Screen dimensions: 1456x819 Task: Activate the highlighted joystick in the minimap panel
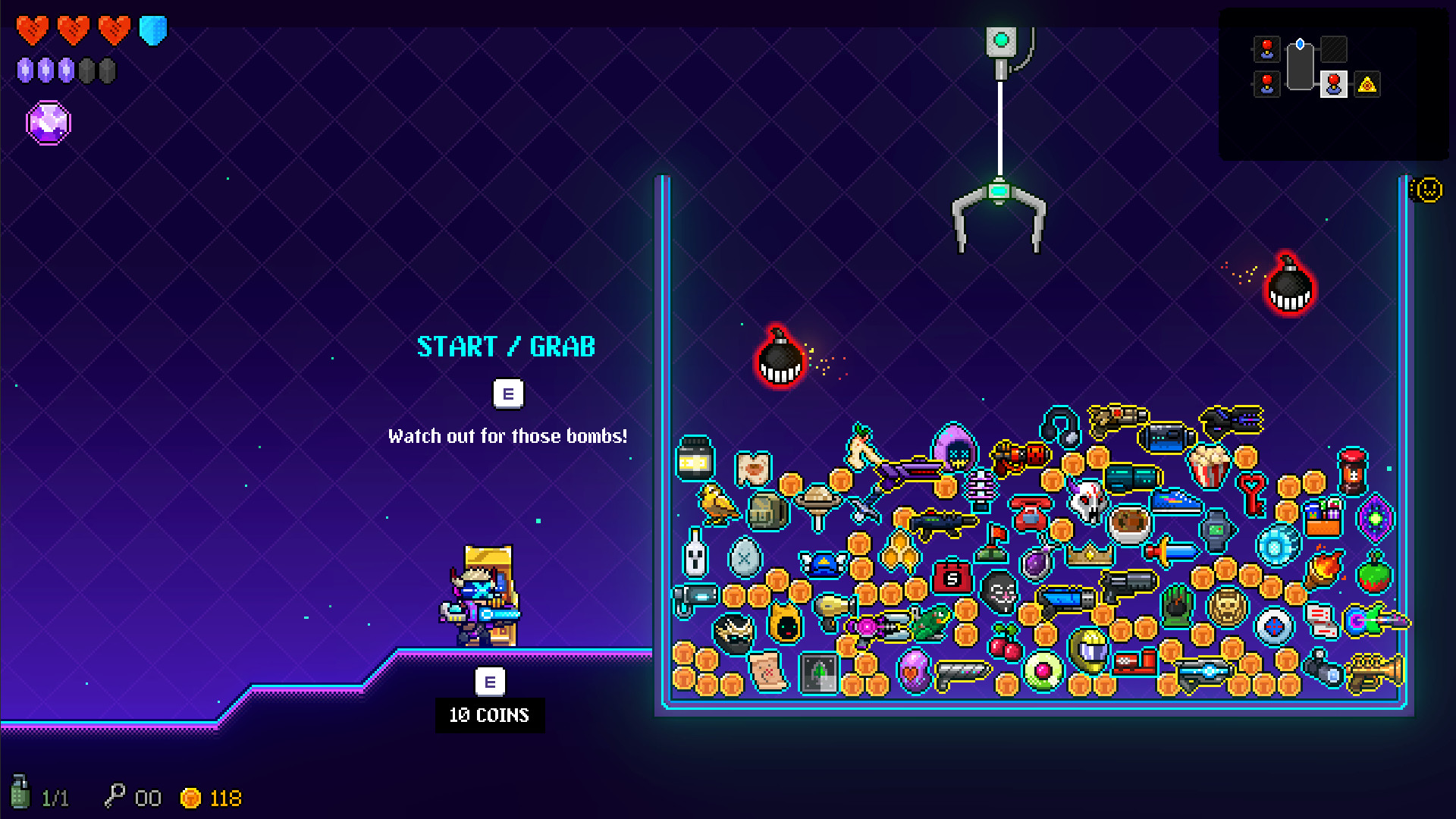coord(1335,85)
